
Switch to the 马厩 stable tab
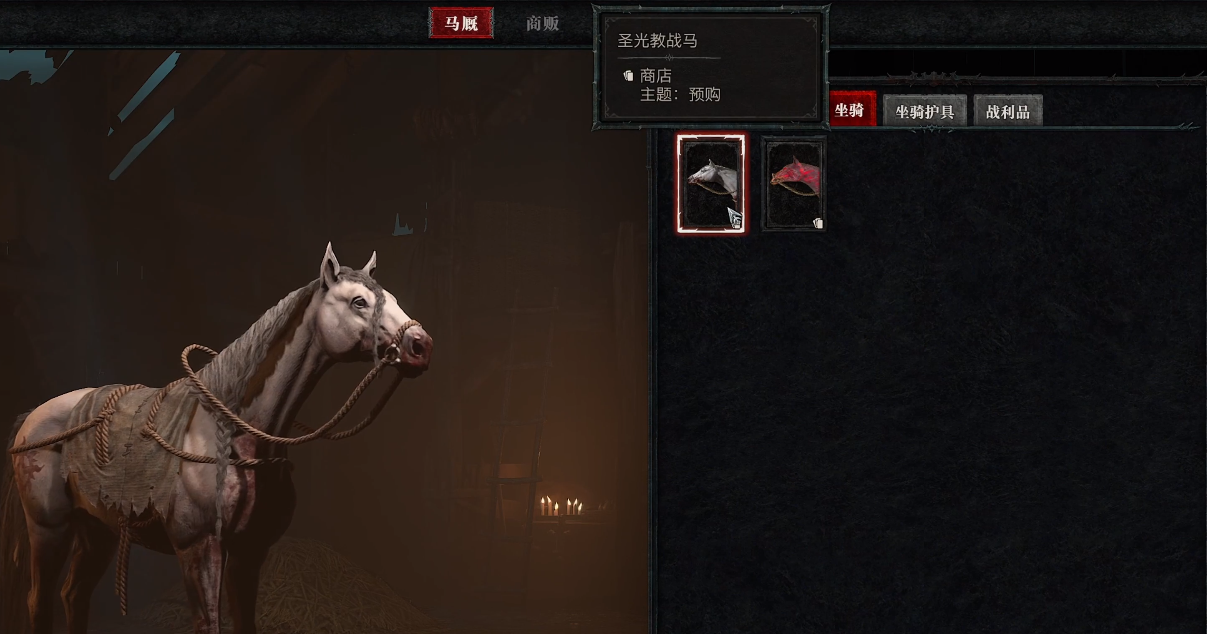(x=461, y=23)
